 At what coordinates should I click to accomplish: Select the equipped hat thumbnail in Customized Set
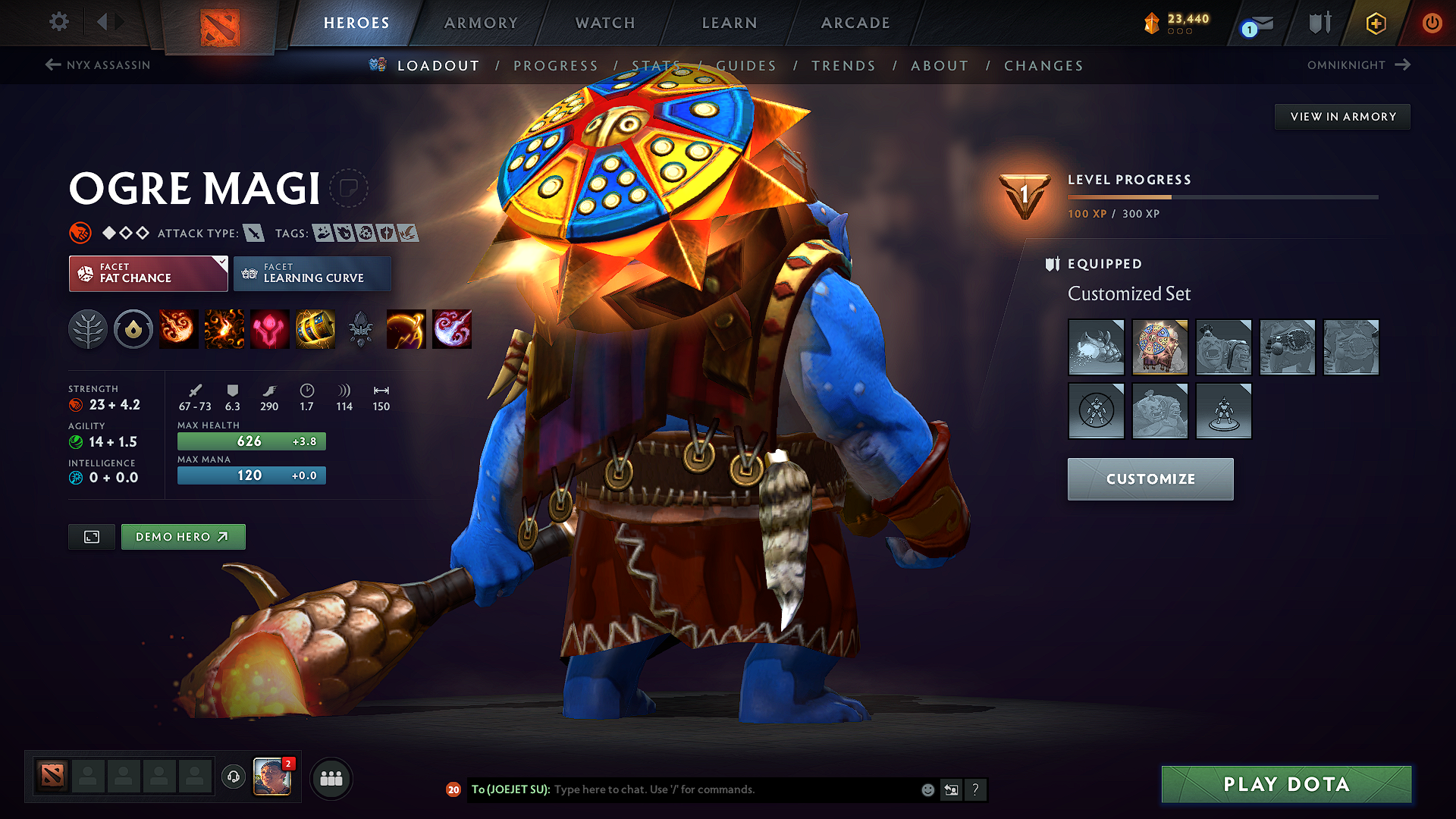pos(1160,347)
